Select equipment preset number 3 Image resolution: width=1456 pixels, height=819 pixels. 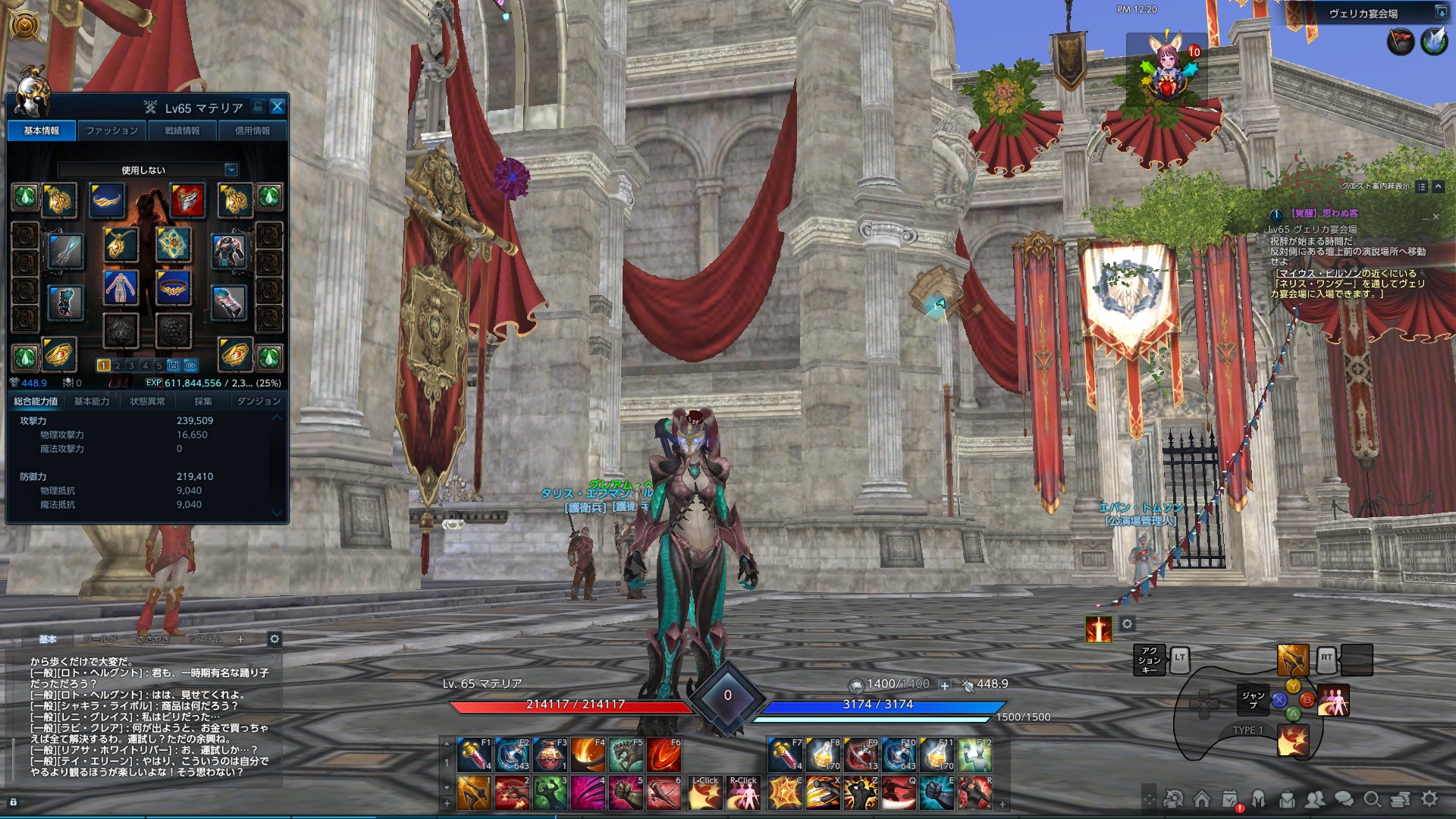point(130,365)
